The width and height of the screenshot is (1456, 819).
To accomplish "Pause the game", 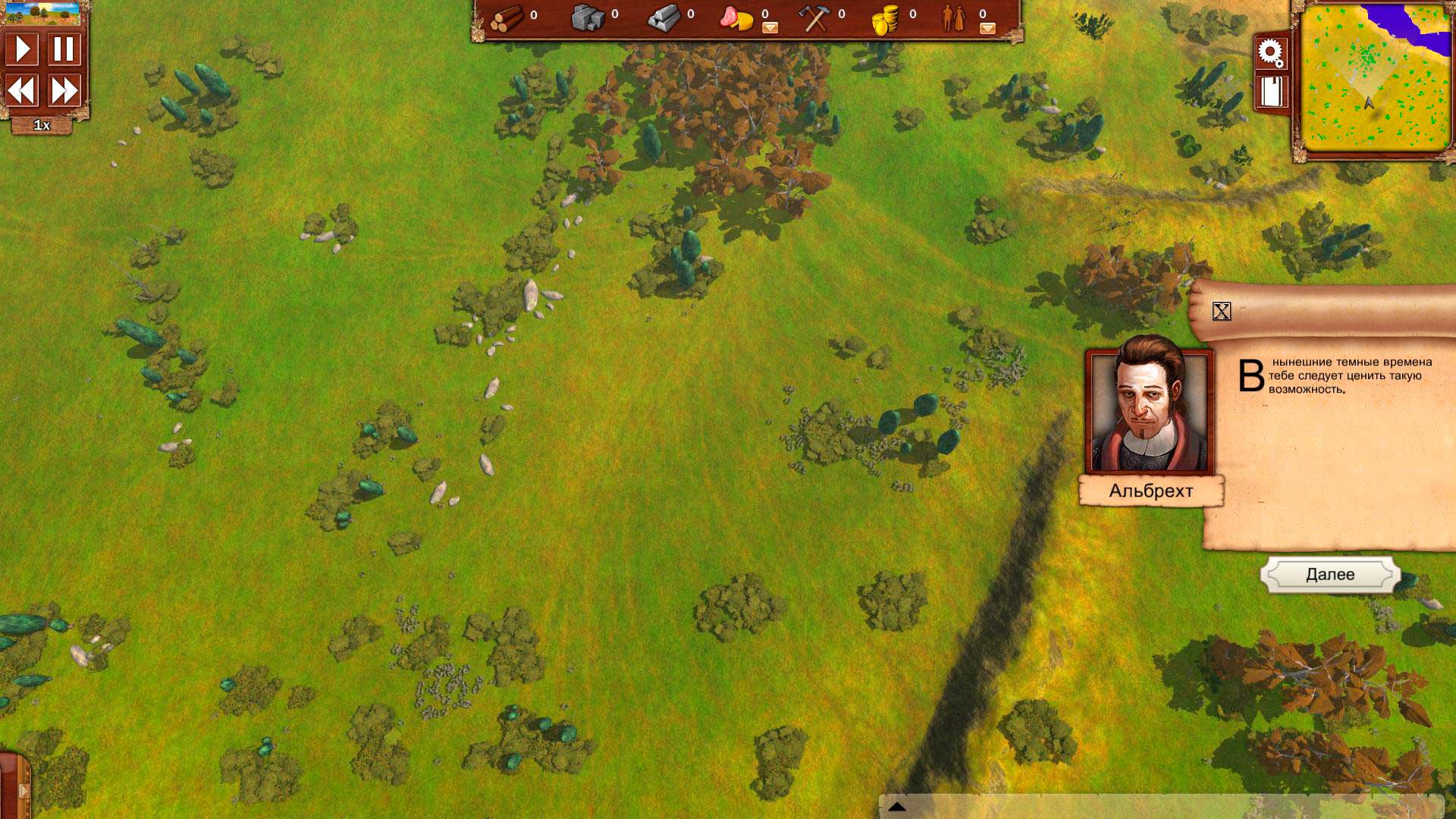I will (64, 49).
